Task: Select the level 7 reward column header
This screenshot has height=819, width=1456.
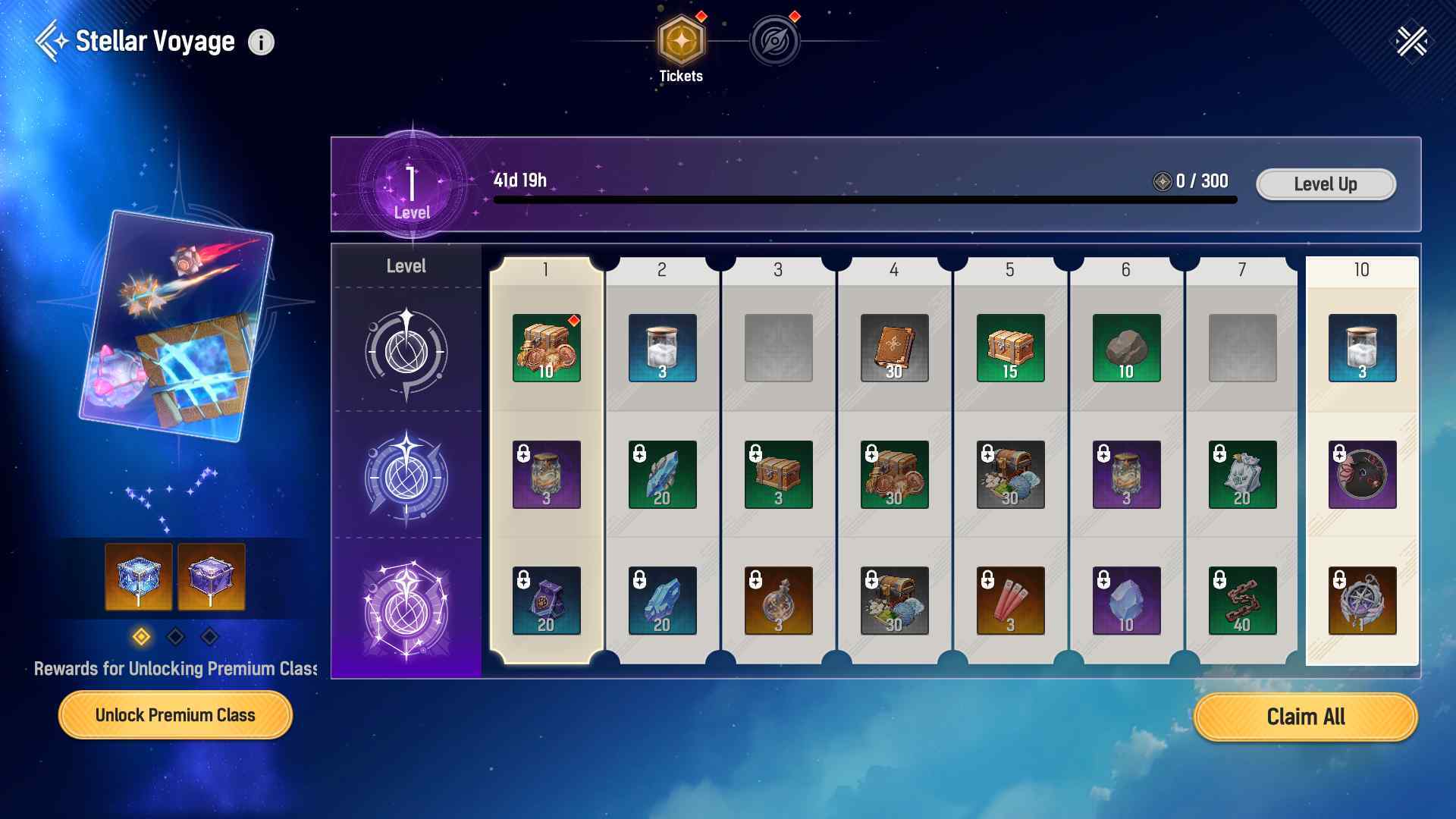Action: [1243, 269]
